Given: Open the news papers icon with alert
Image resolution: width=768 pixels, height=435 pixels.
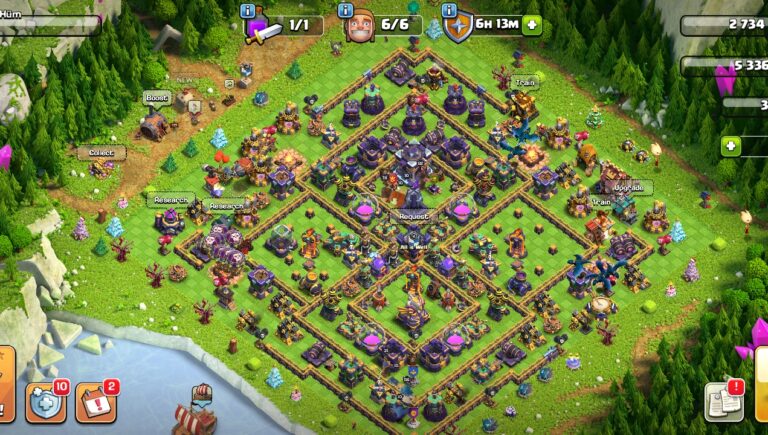Looking at the screenshot, I should pos(723,401).
